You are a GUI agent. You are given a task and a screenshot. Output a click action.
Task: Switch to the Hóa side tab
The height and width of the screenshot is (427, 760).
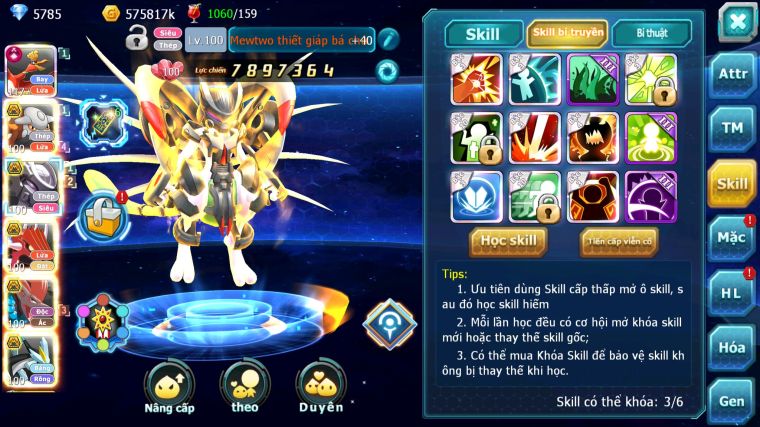click(732, 347)
